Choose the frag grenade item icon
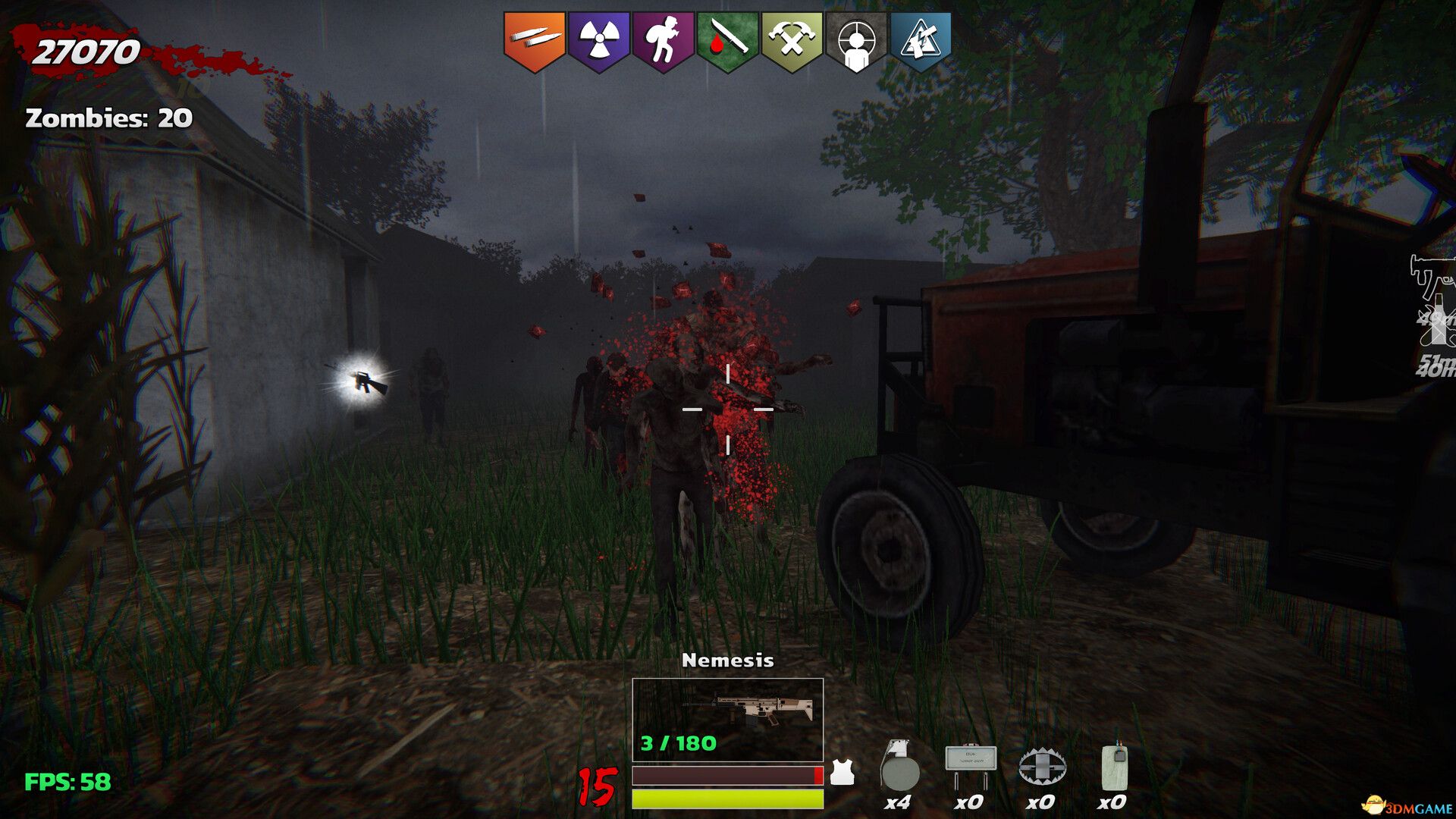 point(899,767)
